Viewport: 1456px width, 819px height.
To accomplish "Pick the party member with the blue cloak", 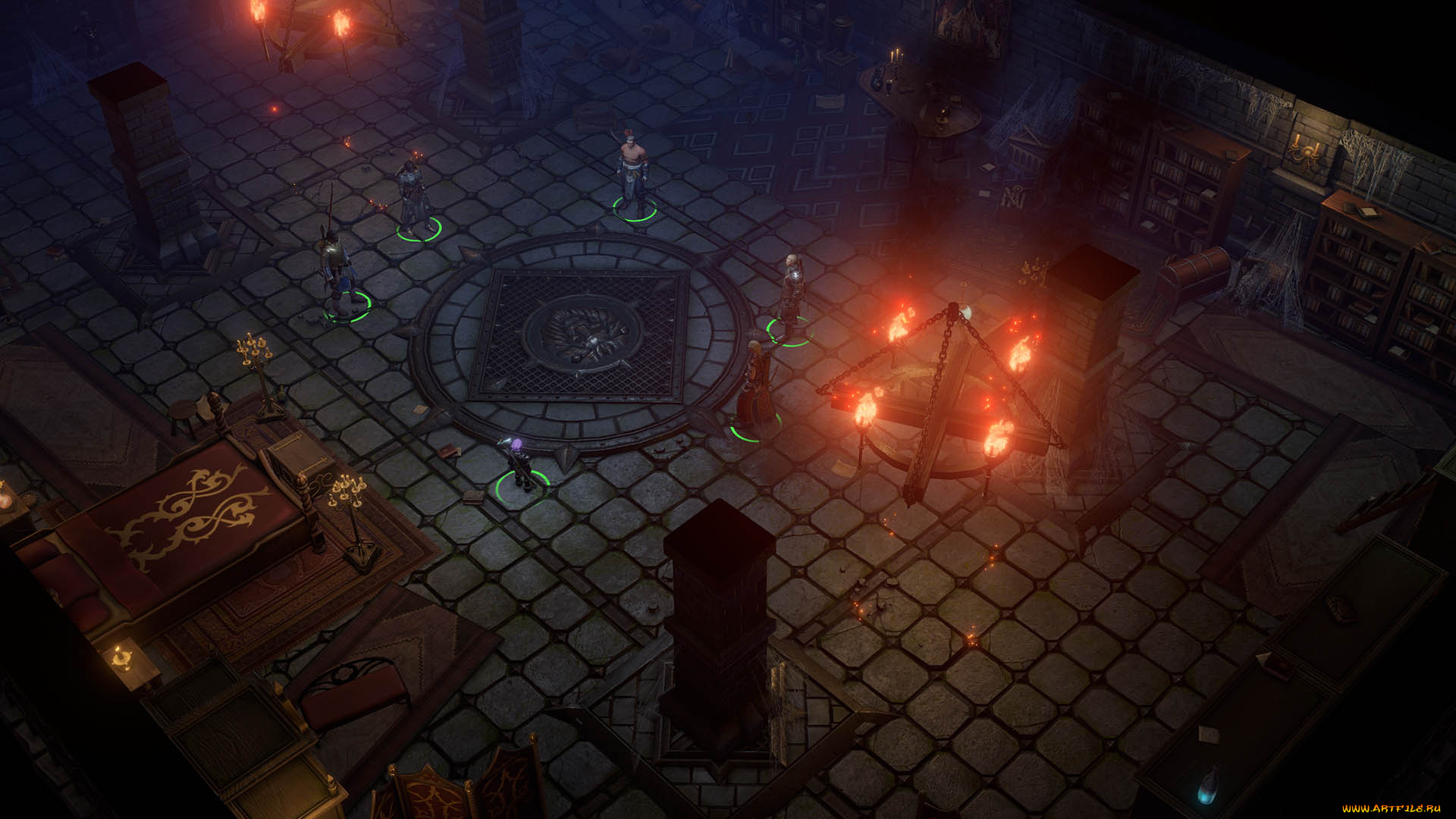I will [336, 269].
